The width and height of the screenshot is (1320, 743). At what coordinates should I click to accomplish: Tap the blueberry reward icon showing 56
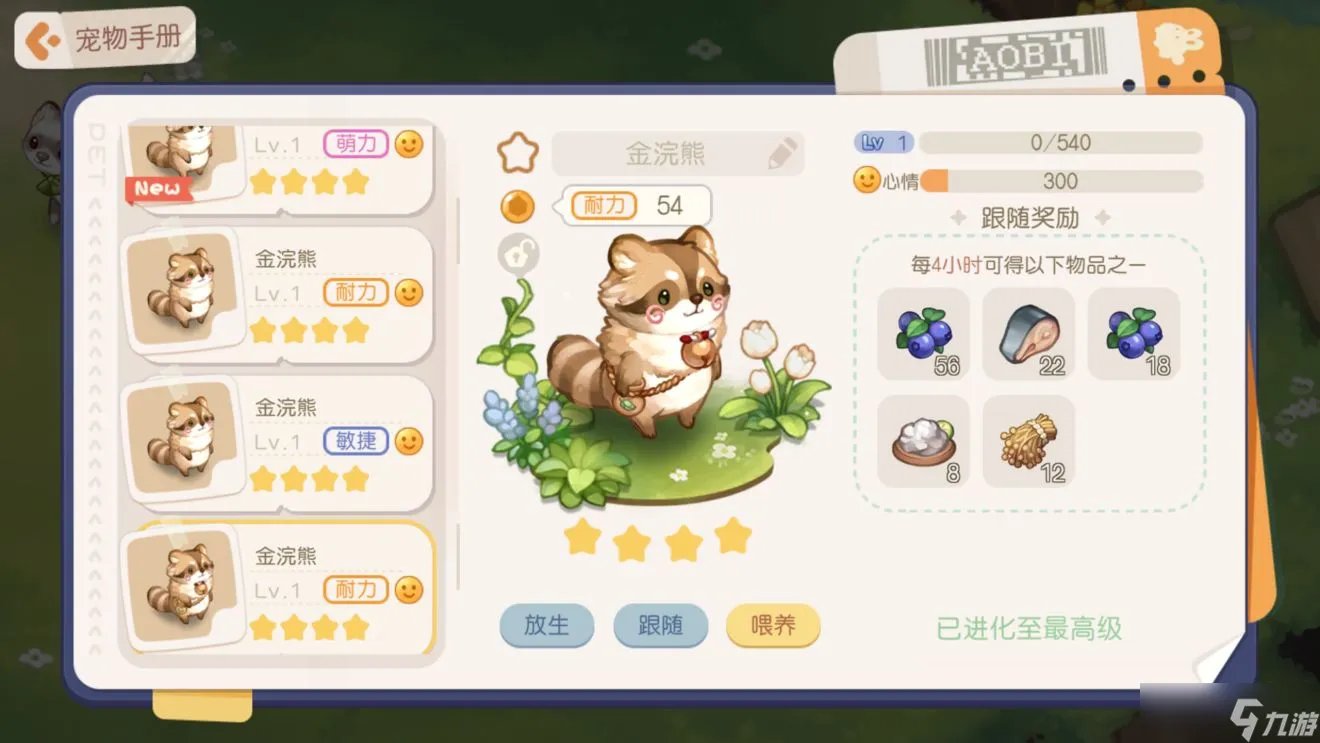tap(921, 335)
